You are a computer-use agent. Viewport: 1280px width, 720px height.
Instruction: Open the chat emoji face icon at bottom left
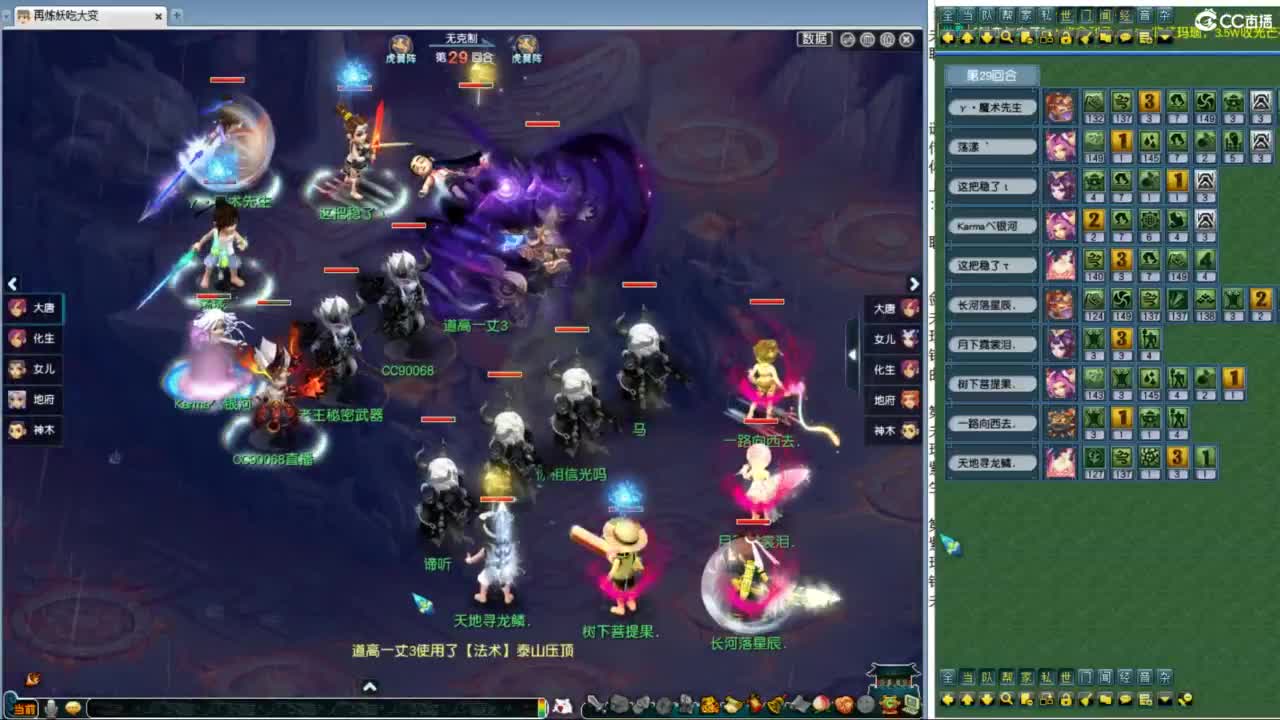(72, 708)
